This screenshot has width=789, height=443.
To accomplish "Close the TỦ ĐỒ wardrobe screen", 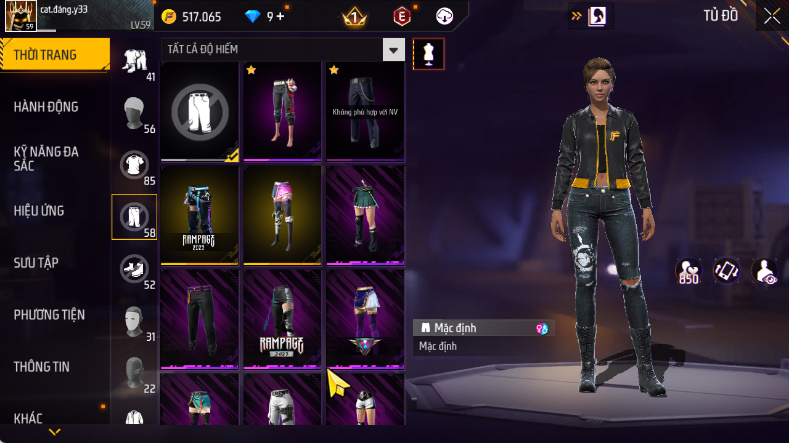I will click(x=771, y=16).
